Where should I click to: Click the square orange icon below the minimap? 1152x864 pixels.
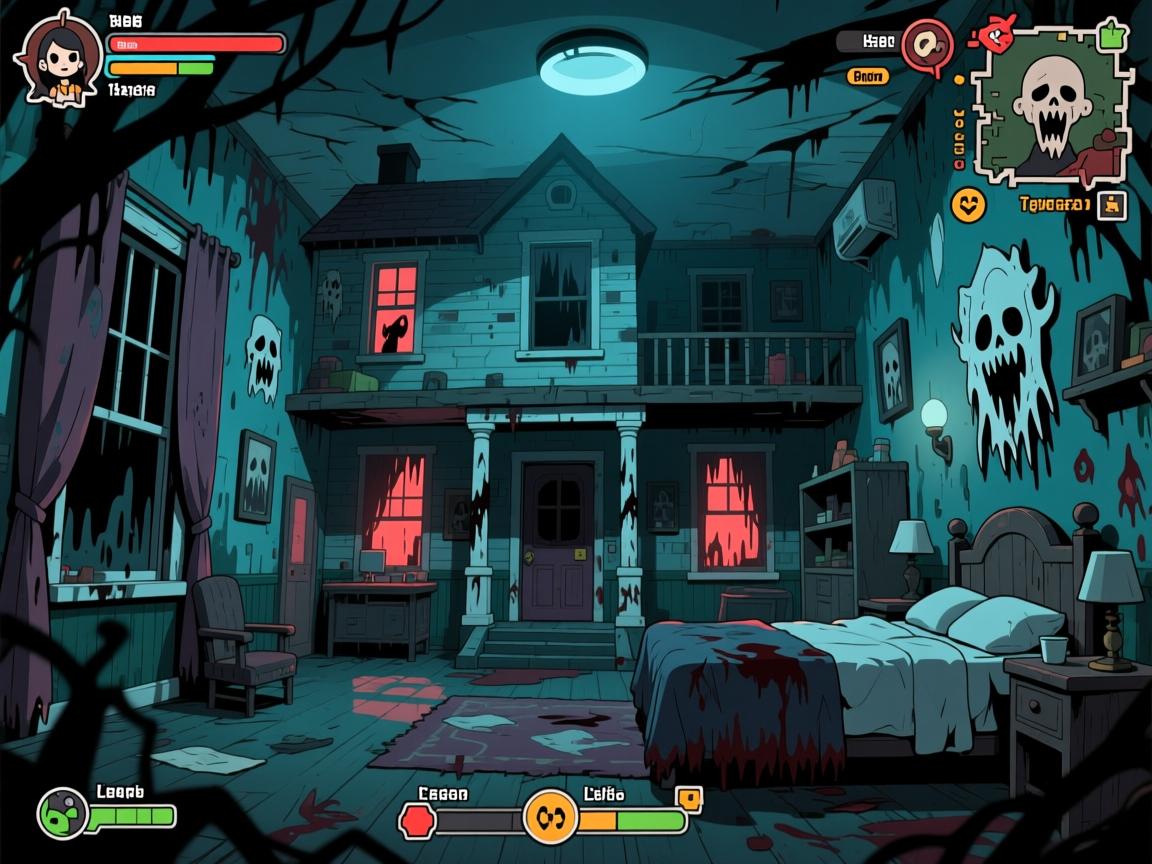(x=1112, y=206)
